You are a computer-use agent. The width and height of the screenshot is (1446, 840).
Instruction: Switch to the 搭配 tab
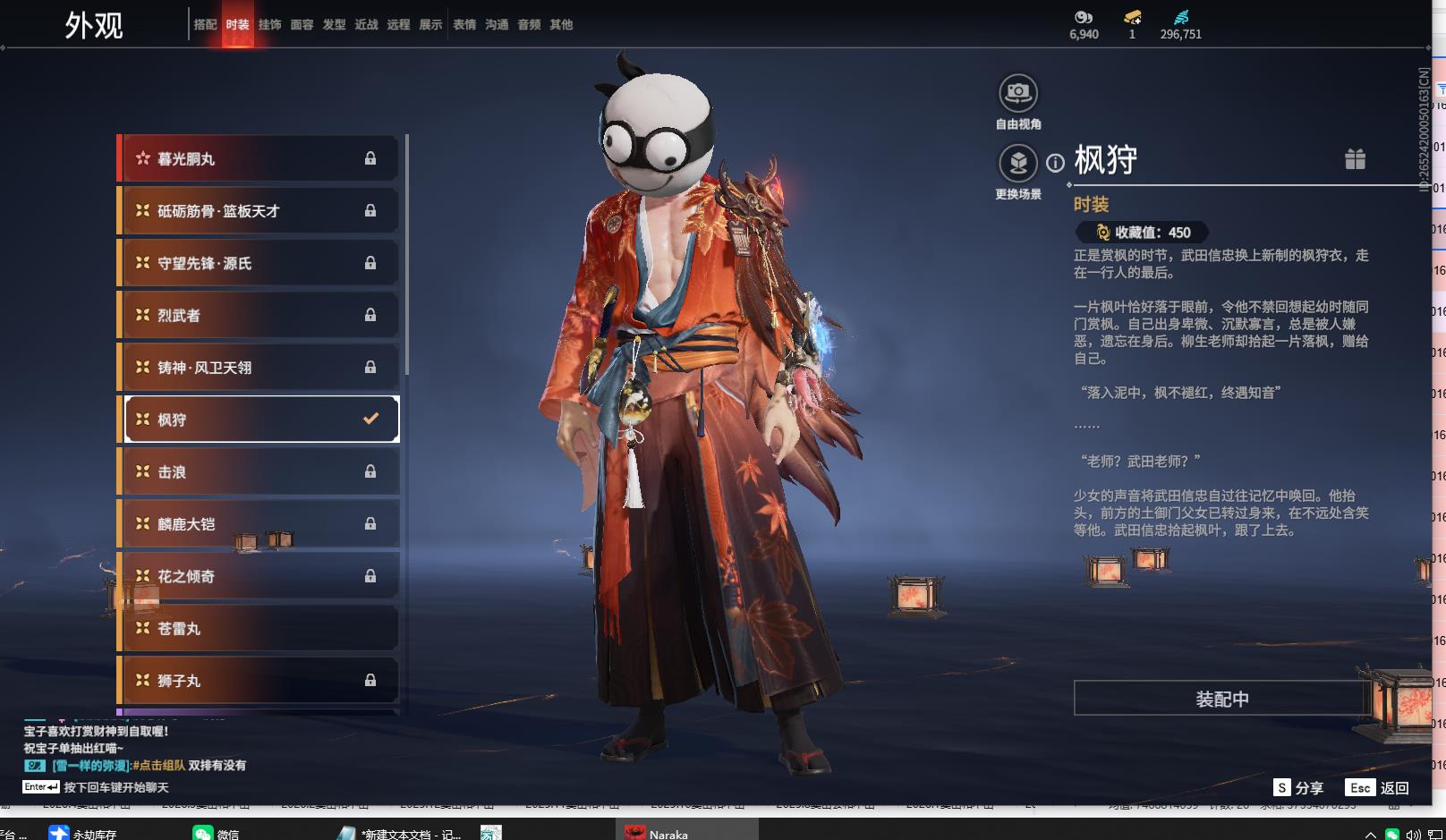pos(205,25)
